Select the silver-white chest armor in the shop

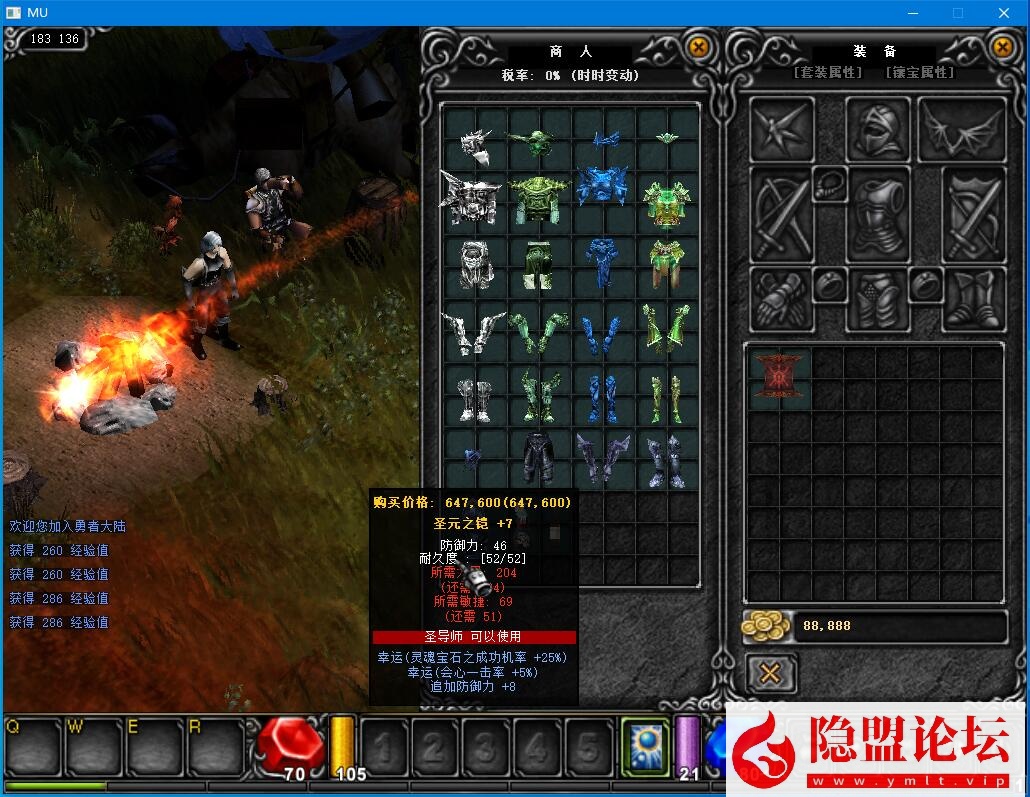coord(470,198)
